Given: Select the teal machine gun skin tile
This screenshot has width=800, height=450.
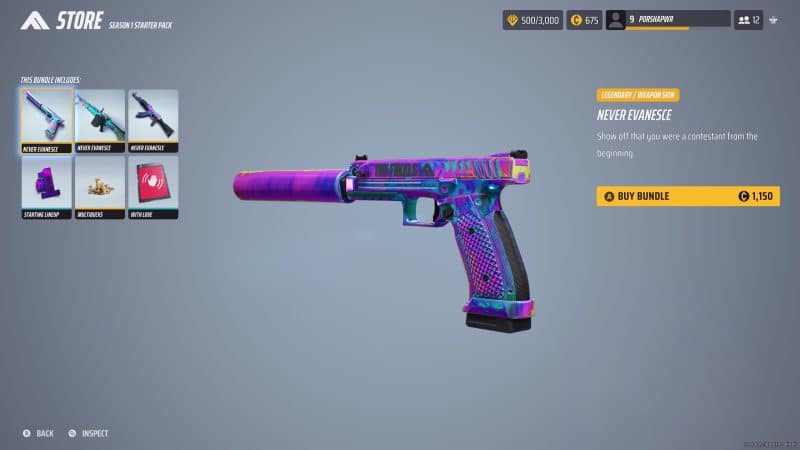Looking at the screenshot, I should pos(99,120).
